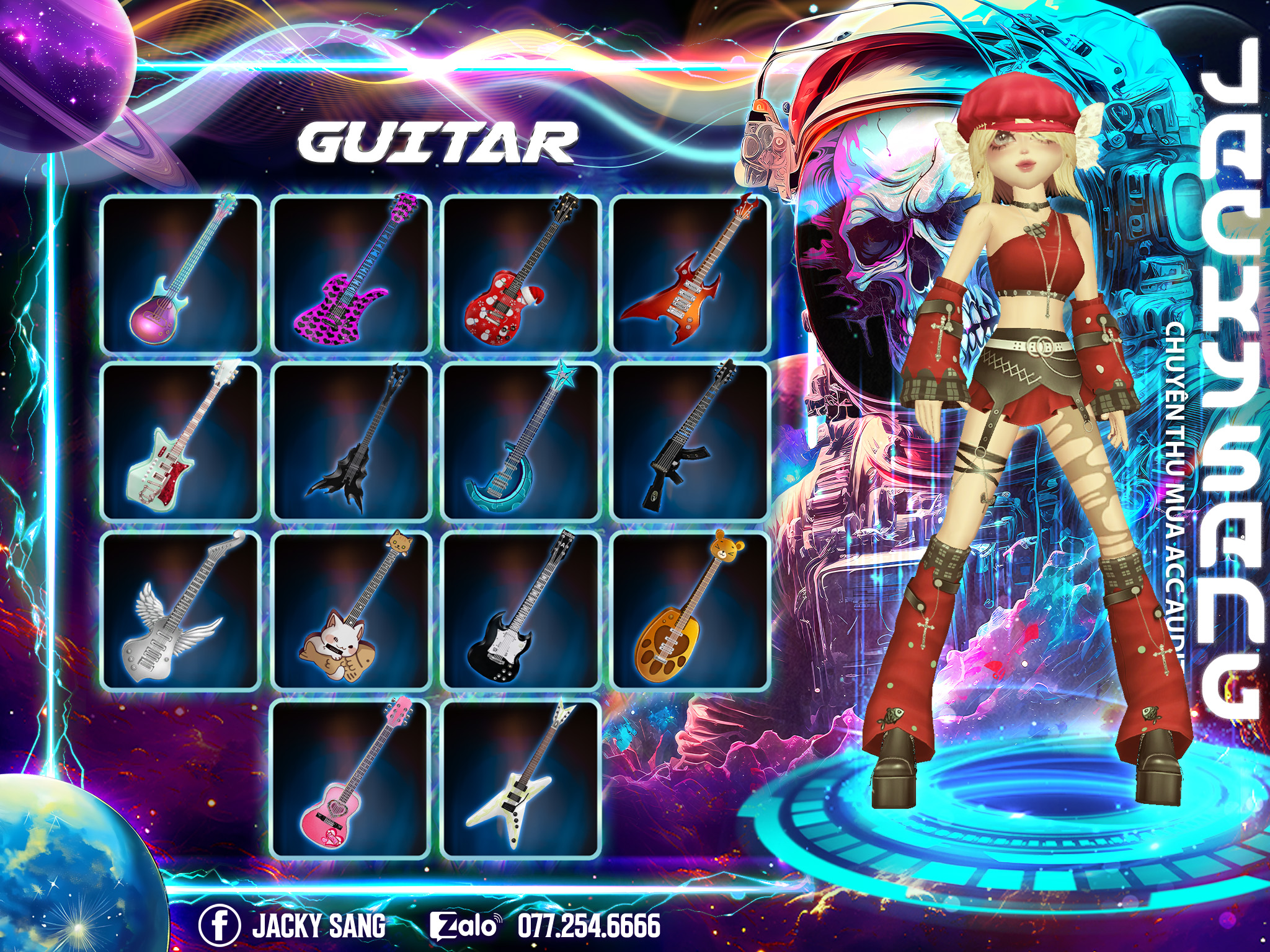
Task: Pick the black SG-style guitar
Action: [x=521, y=610]
